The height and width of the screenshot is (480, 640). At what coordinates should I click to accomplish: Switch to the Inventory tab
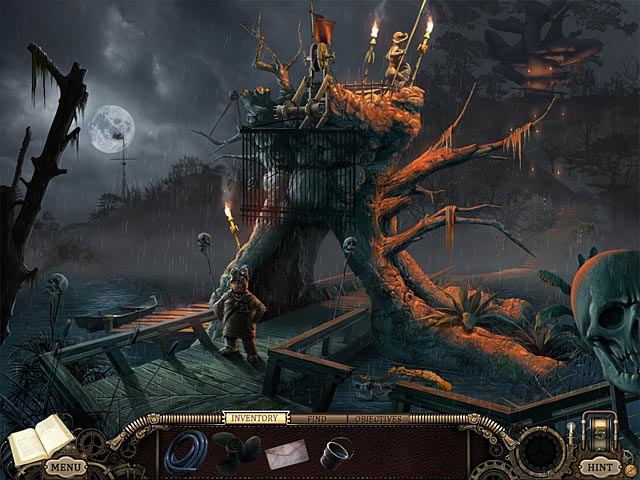254,418
